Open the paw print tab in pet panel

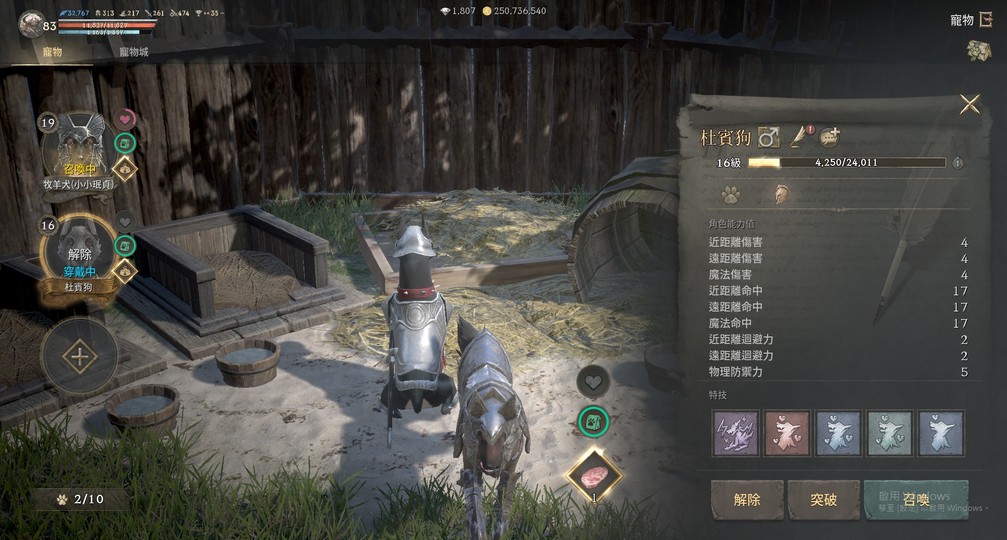[x=730, y=194]
